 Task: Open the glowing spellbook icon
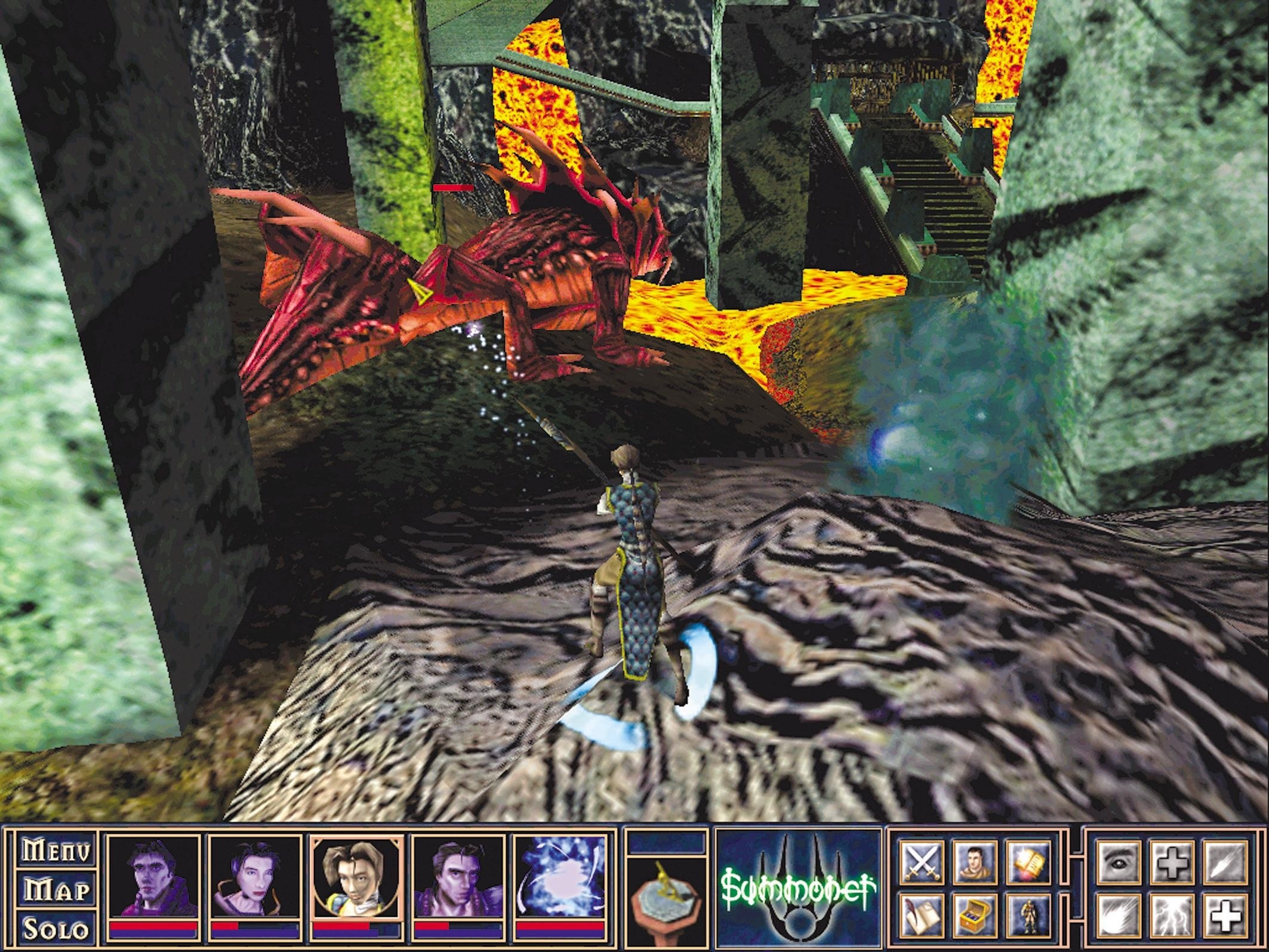pos(1028,863)
